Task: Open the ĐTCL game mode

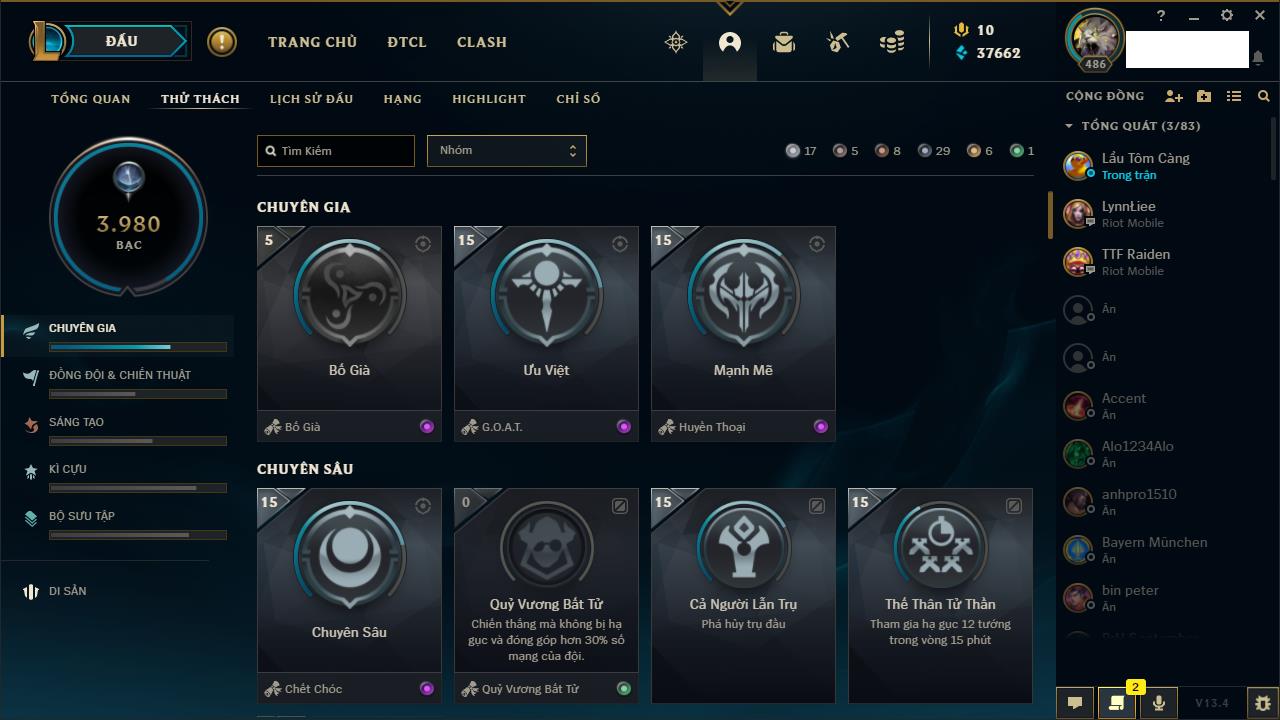Action: pyautogui.click(x=407, y=42)
